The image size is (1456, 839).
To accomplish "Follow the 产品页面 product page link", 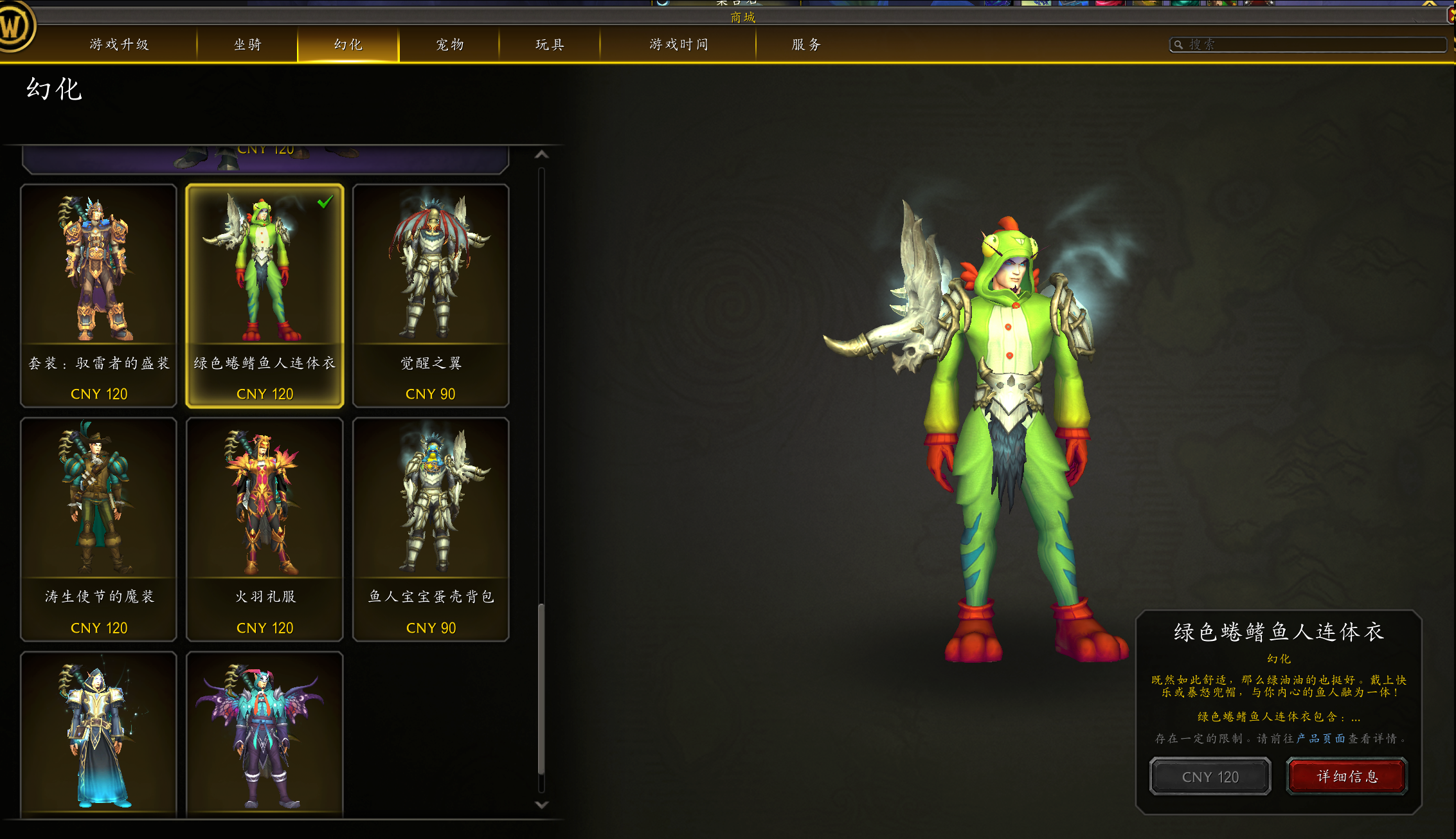I will [1320, 739].
